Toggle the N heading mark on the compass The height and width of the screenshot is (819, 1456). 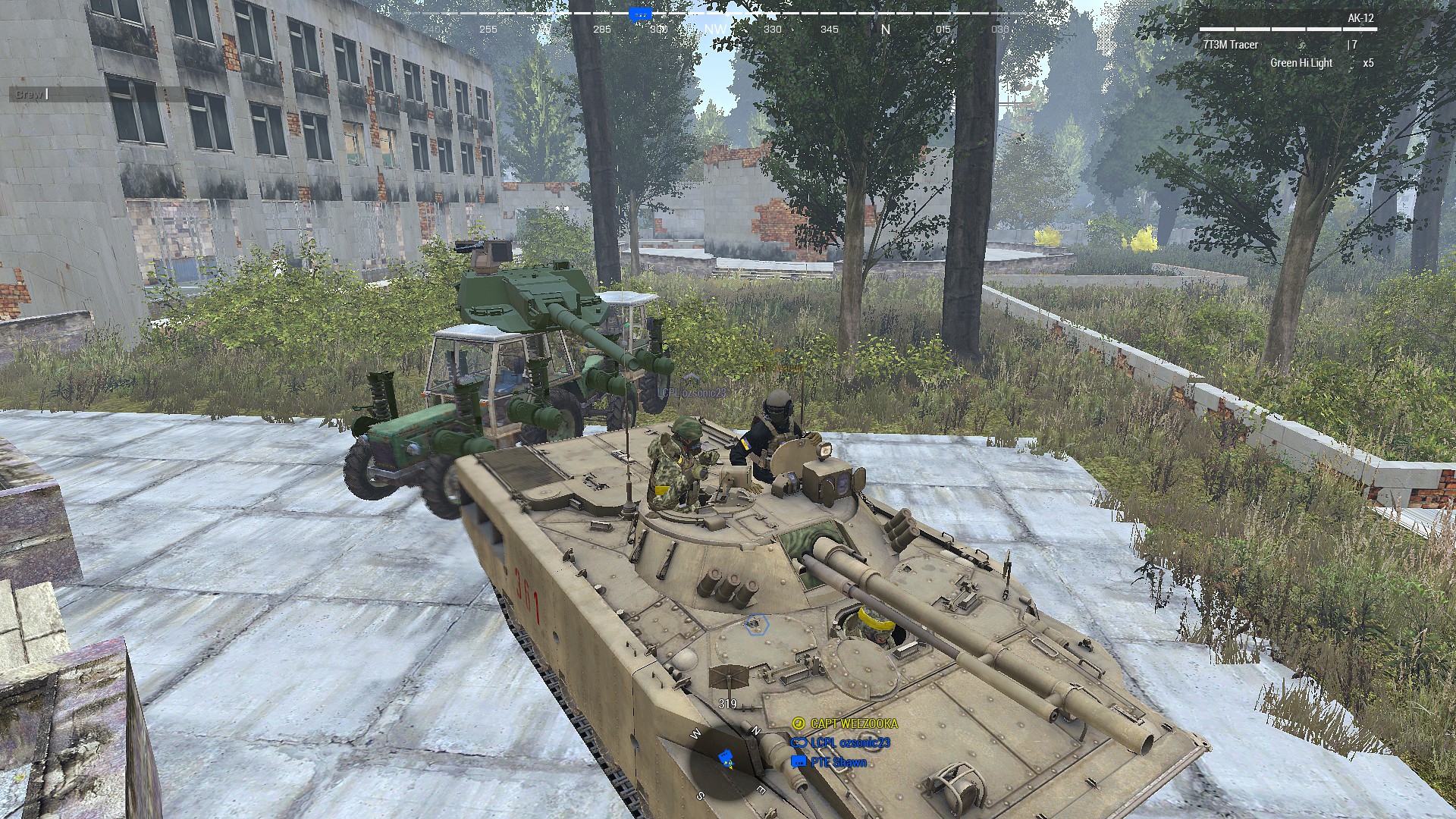884,30
